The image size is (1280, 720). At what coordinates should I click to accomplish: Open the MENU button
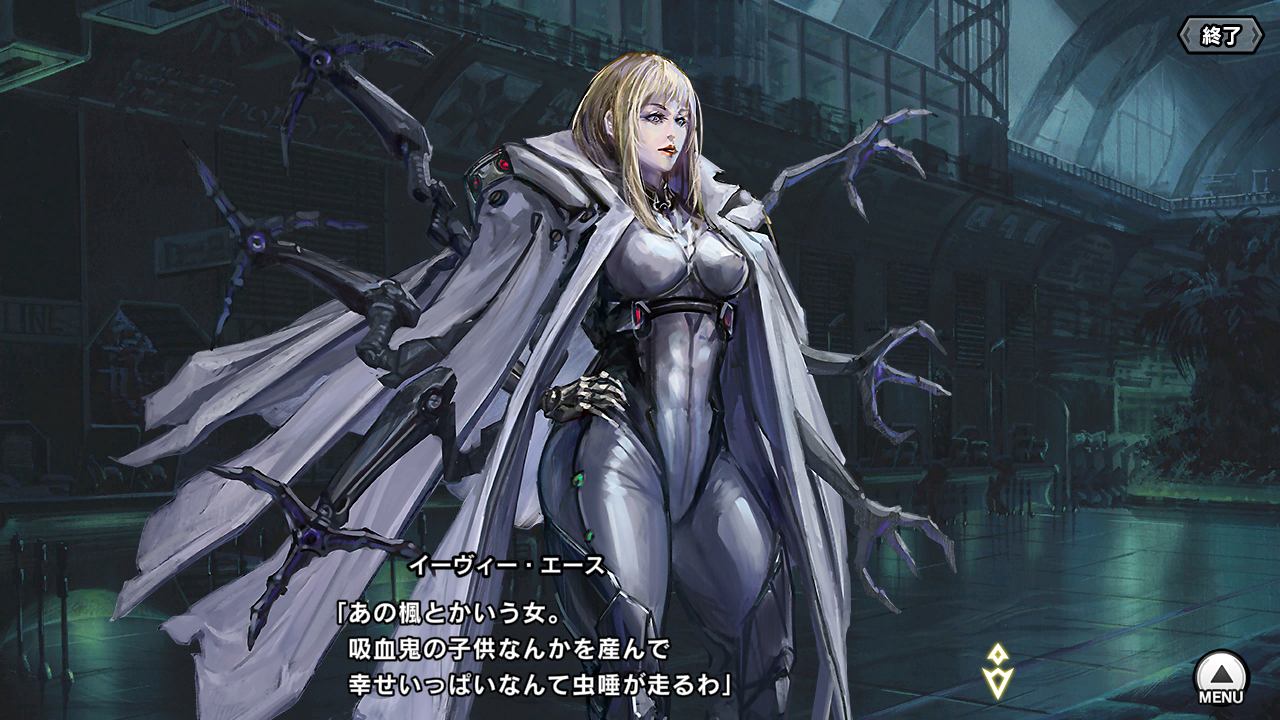(1221, 678)
